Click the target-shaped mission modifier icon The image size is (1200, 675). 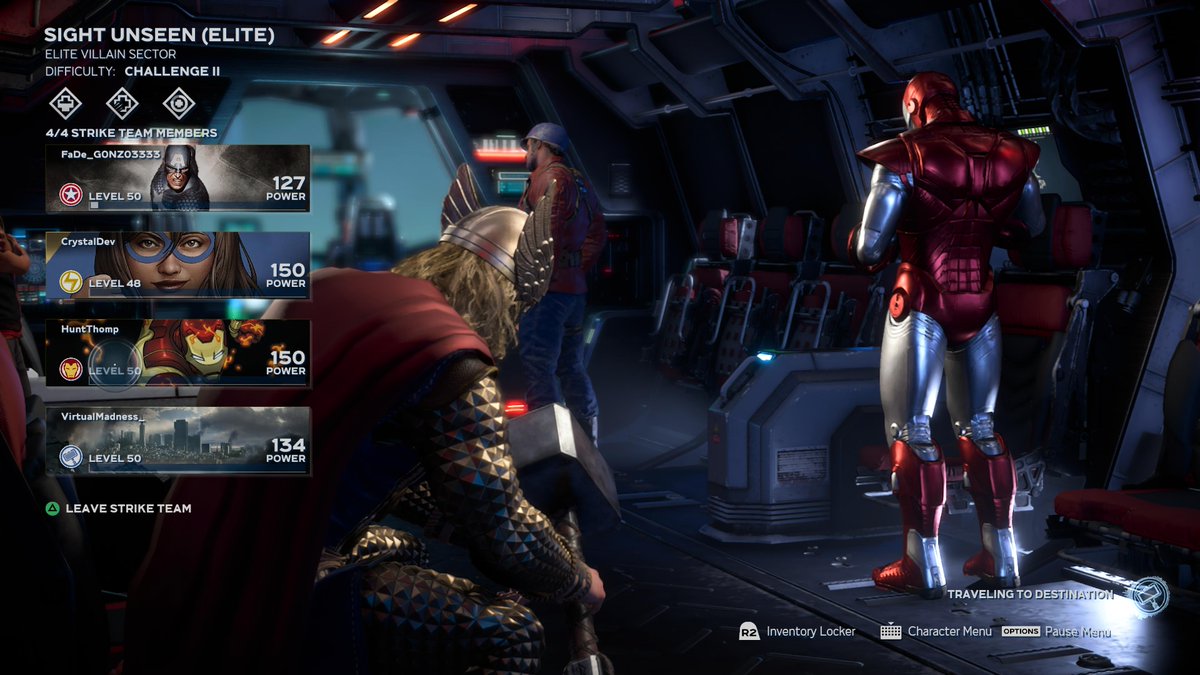pos(179,102)
